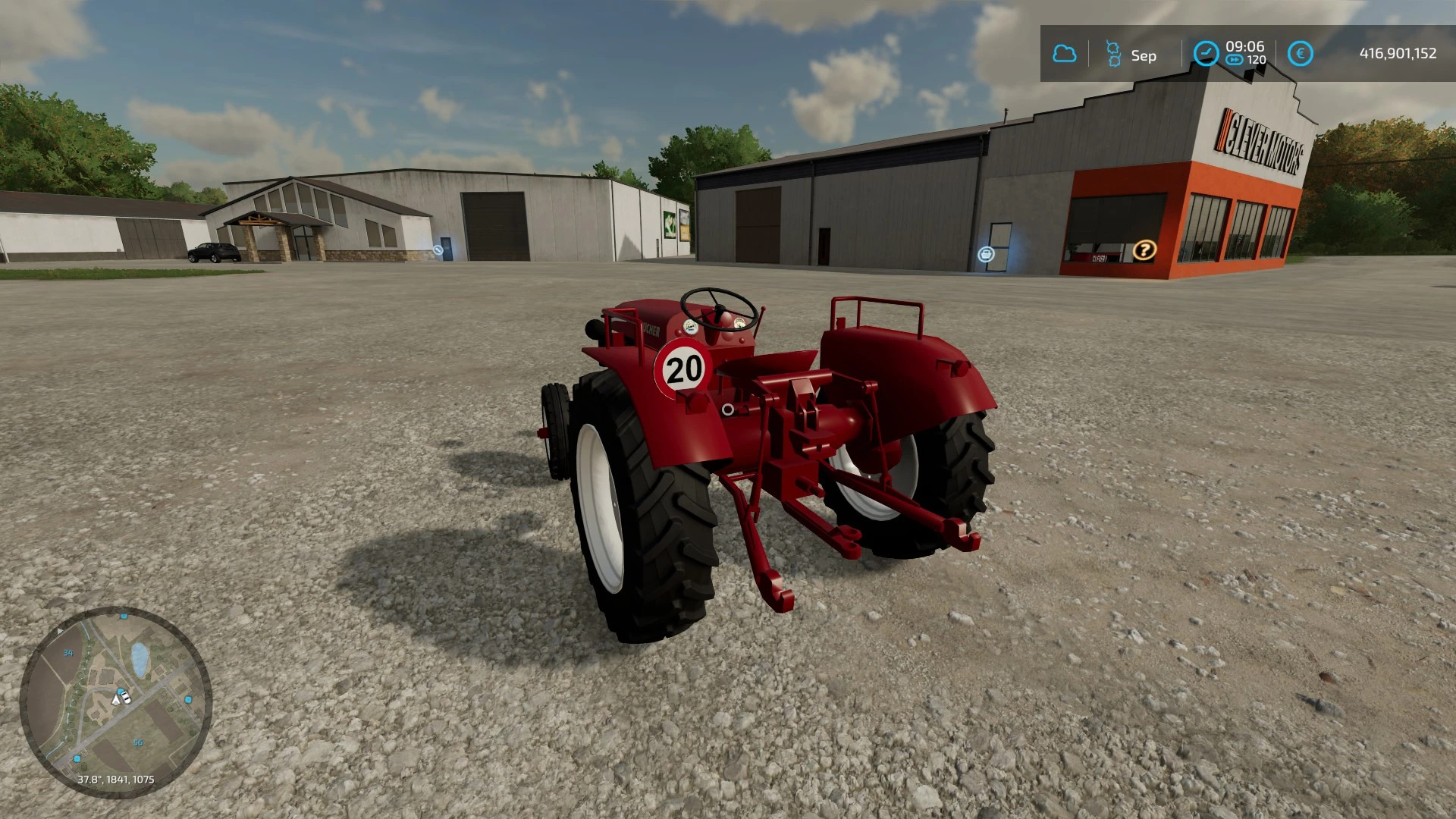Viewport: 1456px width, 819px height.
Task: Click the cloud weather icon
Action: tap(1065, 54)
